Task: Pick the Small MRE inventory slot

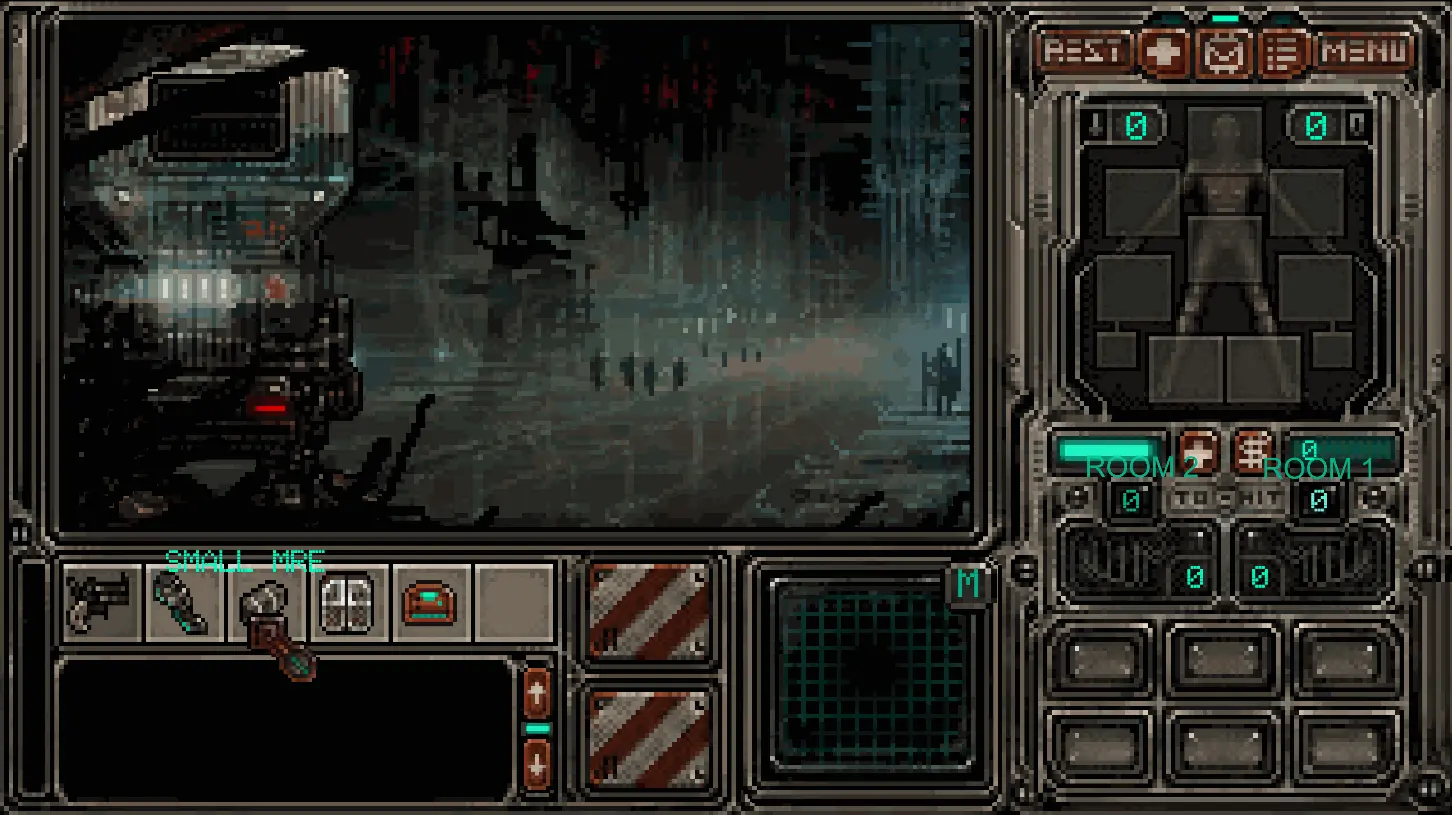Action: pyautogui.click(x=267, y=604)
